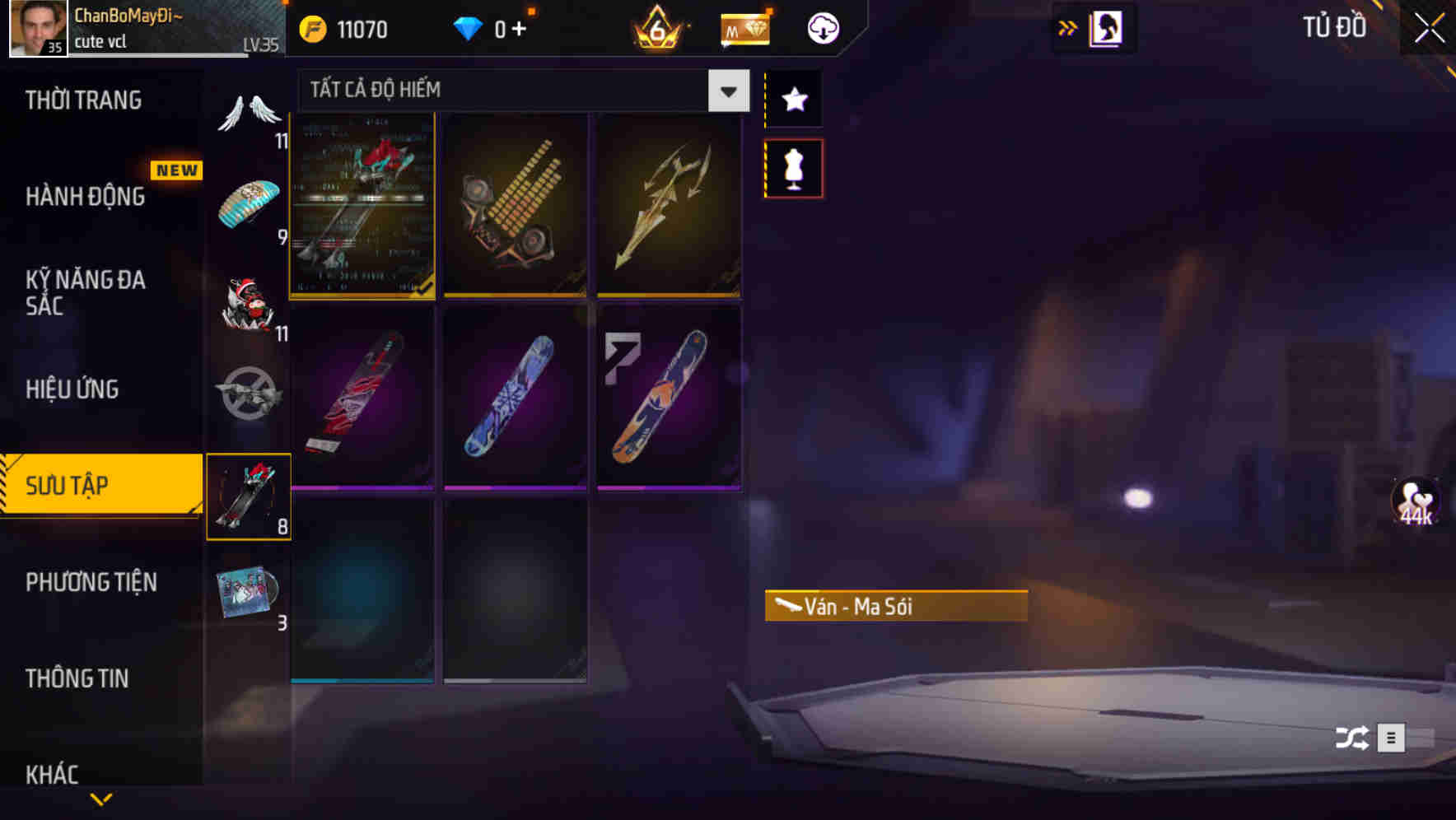Click the double-arrow expander near top right
Viewport: 1456px width, 820px height.
point(1067,26)
